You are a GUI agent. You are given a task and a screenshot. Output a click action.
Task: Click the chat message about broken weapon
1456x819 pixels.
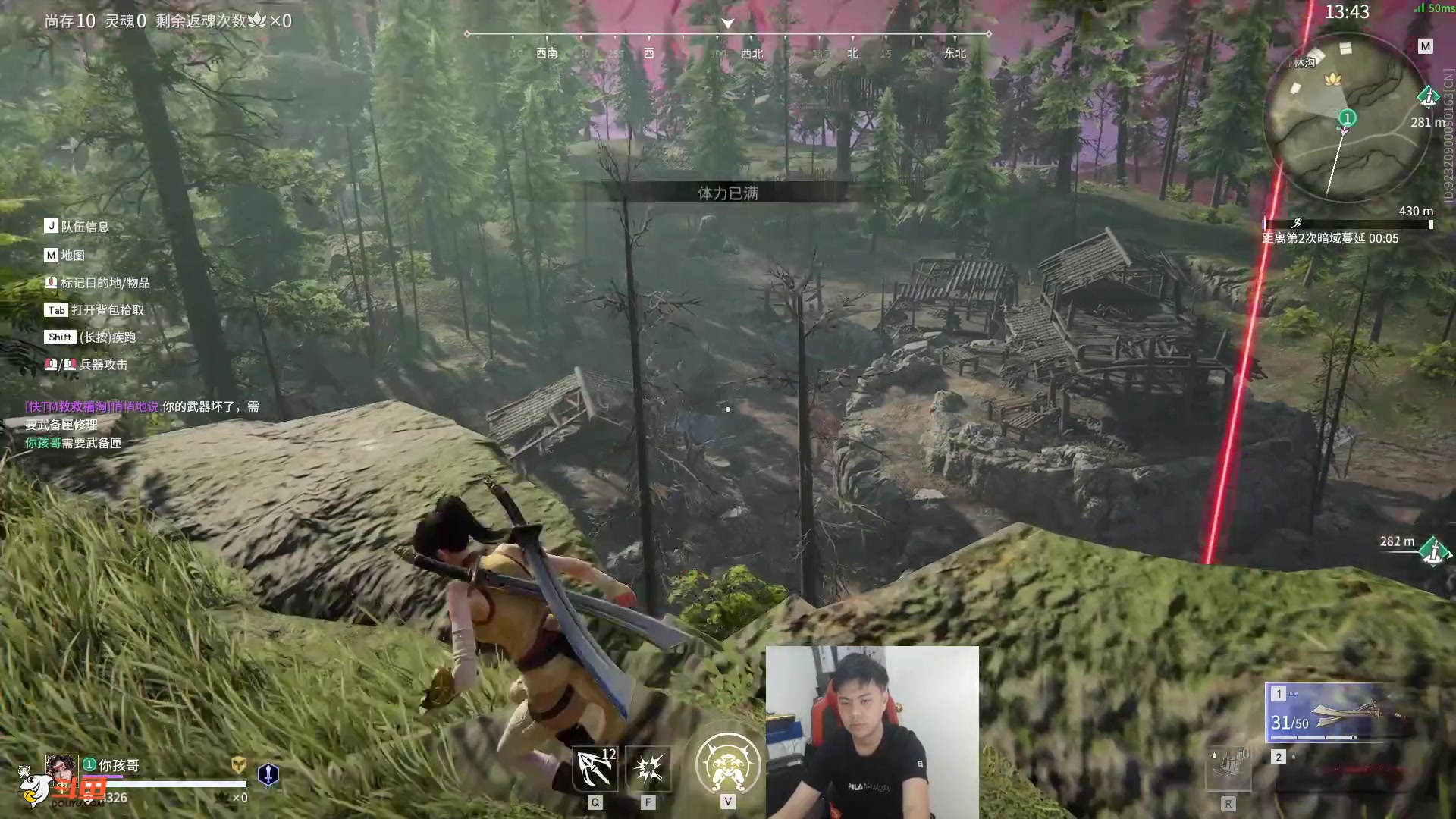coord(143,416)
